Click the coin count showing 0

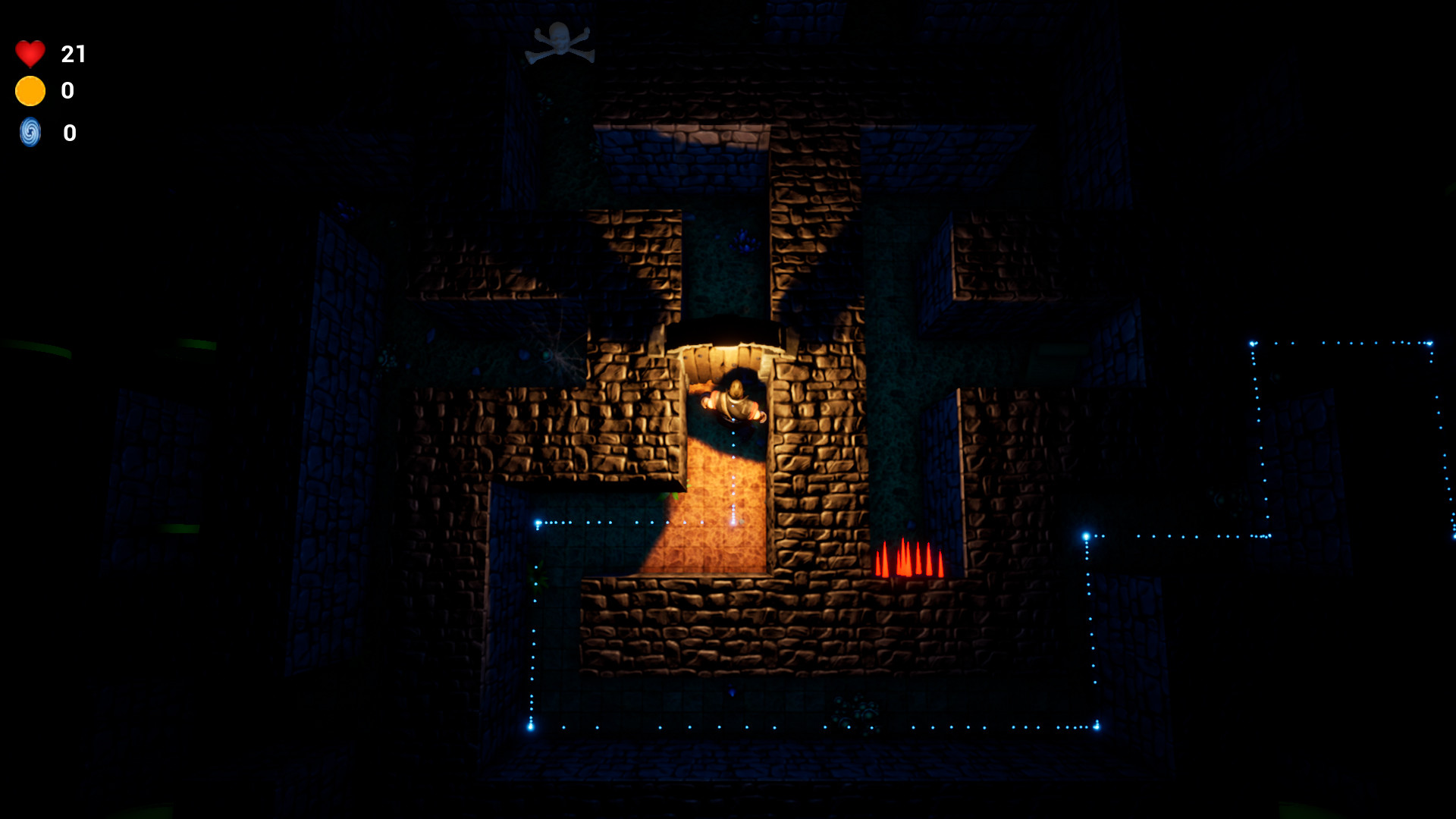tap(68, 91)
